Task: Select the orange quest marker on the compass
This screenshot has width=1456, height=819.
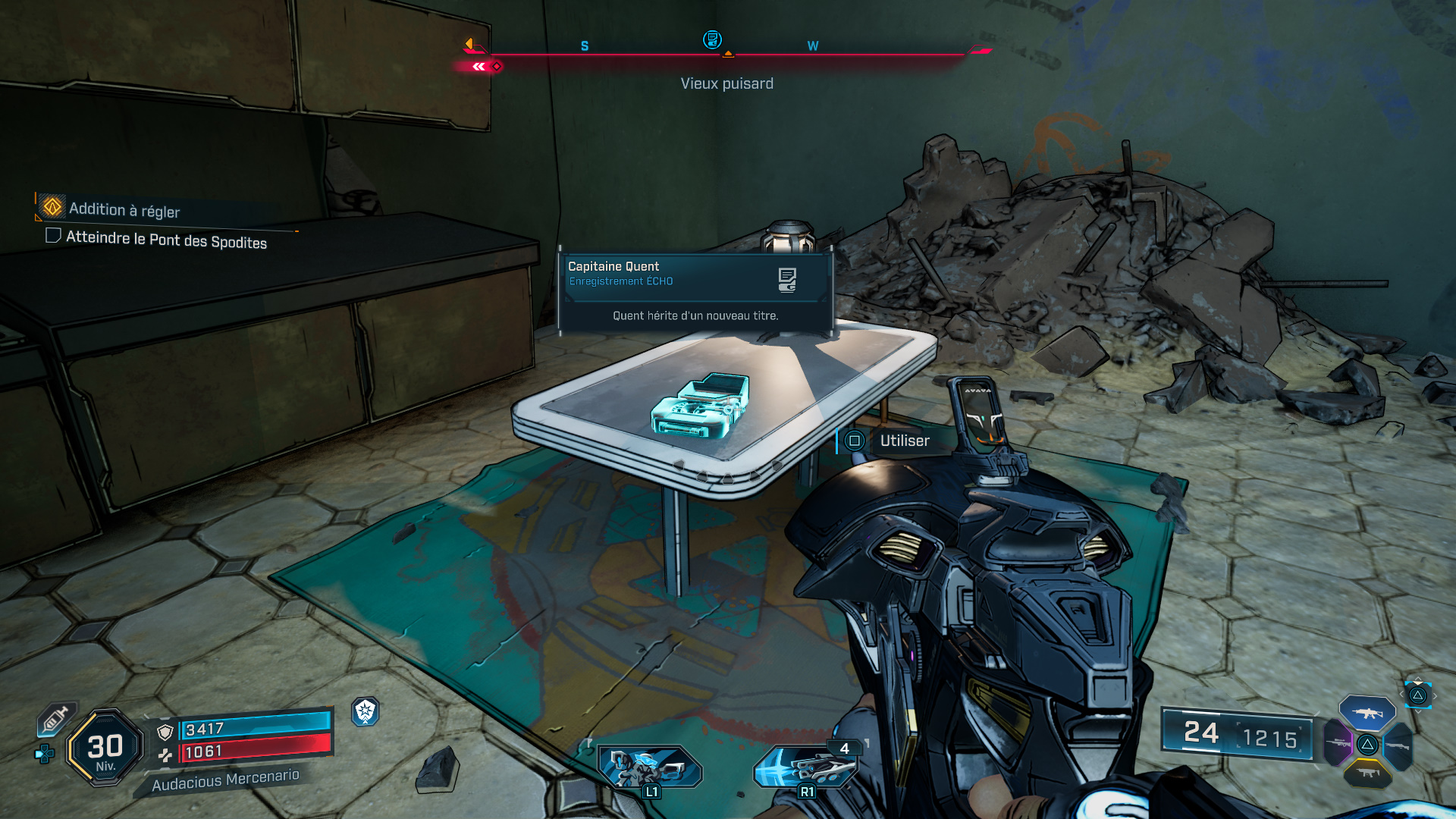Action: click(x=469, y=44)
